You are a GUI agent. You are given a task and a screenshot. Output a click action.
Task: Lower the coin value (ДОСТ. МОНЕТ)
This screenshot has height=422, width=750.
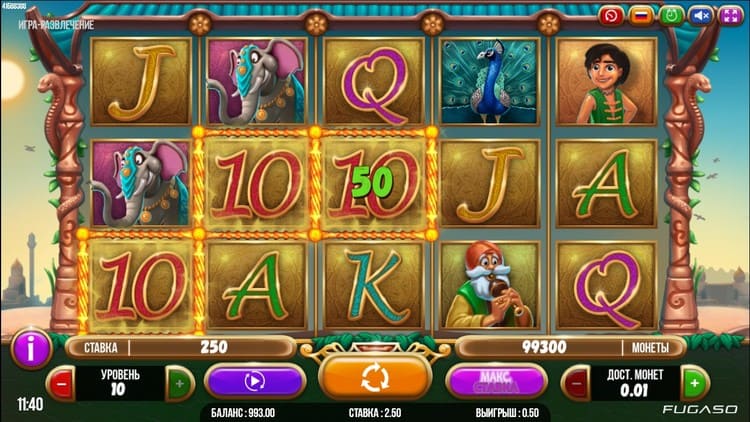coord(576,382)
